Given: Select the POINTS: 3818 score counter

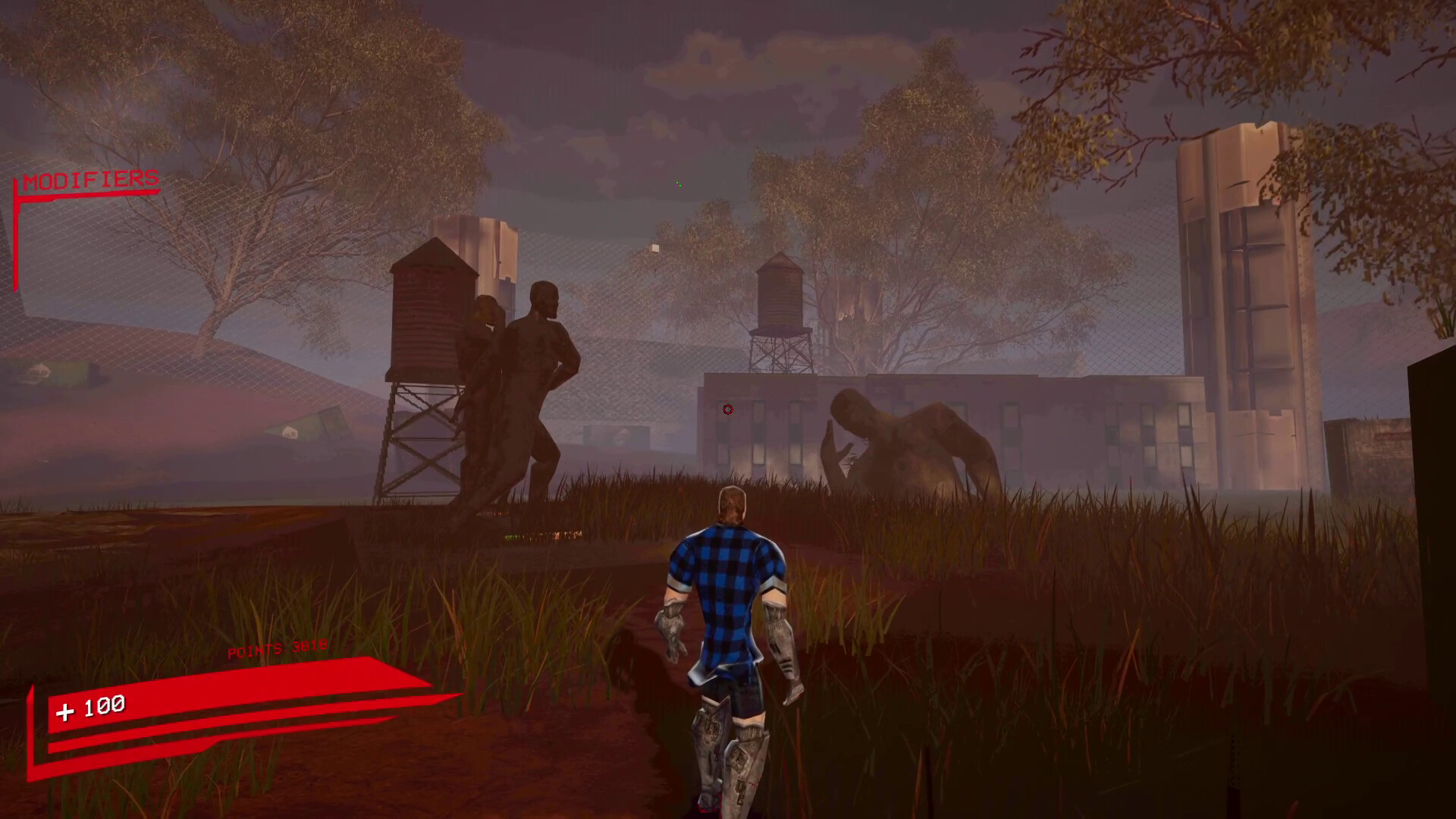Looking at the screenshot, I should (x=275, y=649).
